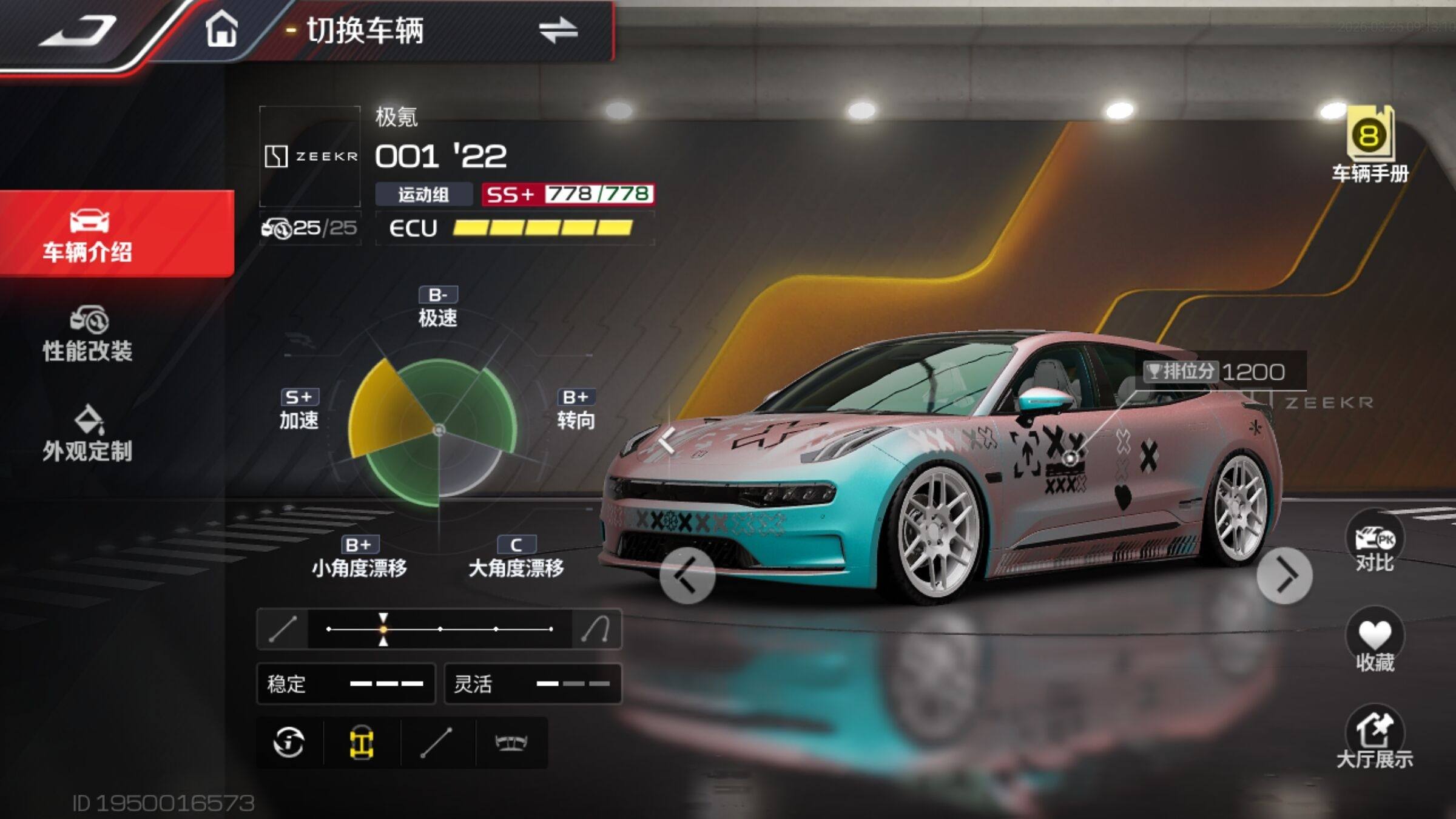Click the 排位分 1200 ranking tag
Screen dimensions: 1456x819
click(1215, 371)
